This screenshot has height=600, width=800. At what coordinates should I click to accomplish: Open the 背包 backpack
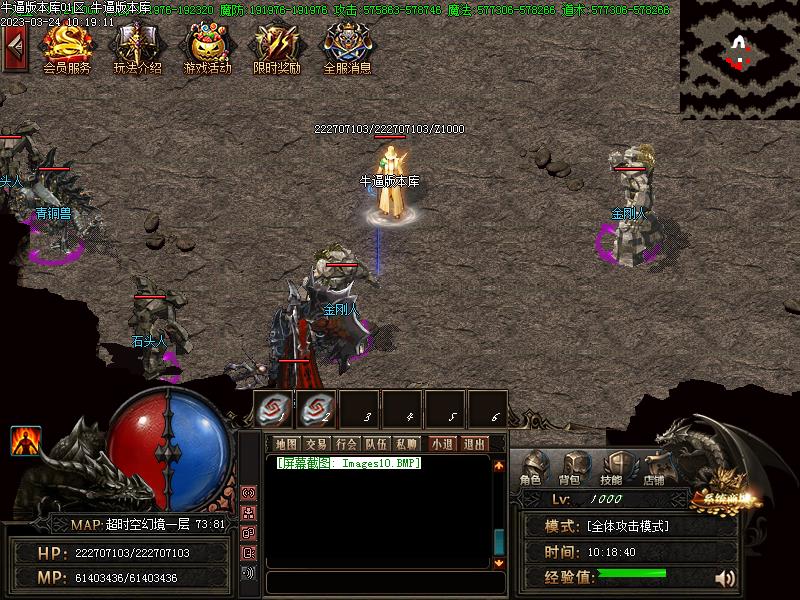pos(572,468)
